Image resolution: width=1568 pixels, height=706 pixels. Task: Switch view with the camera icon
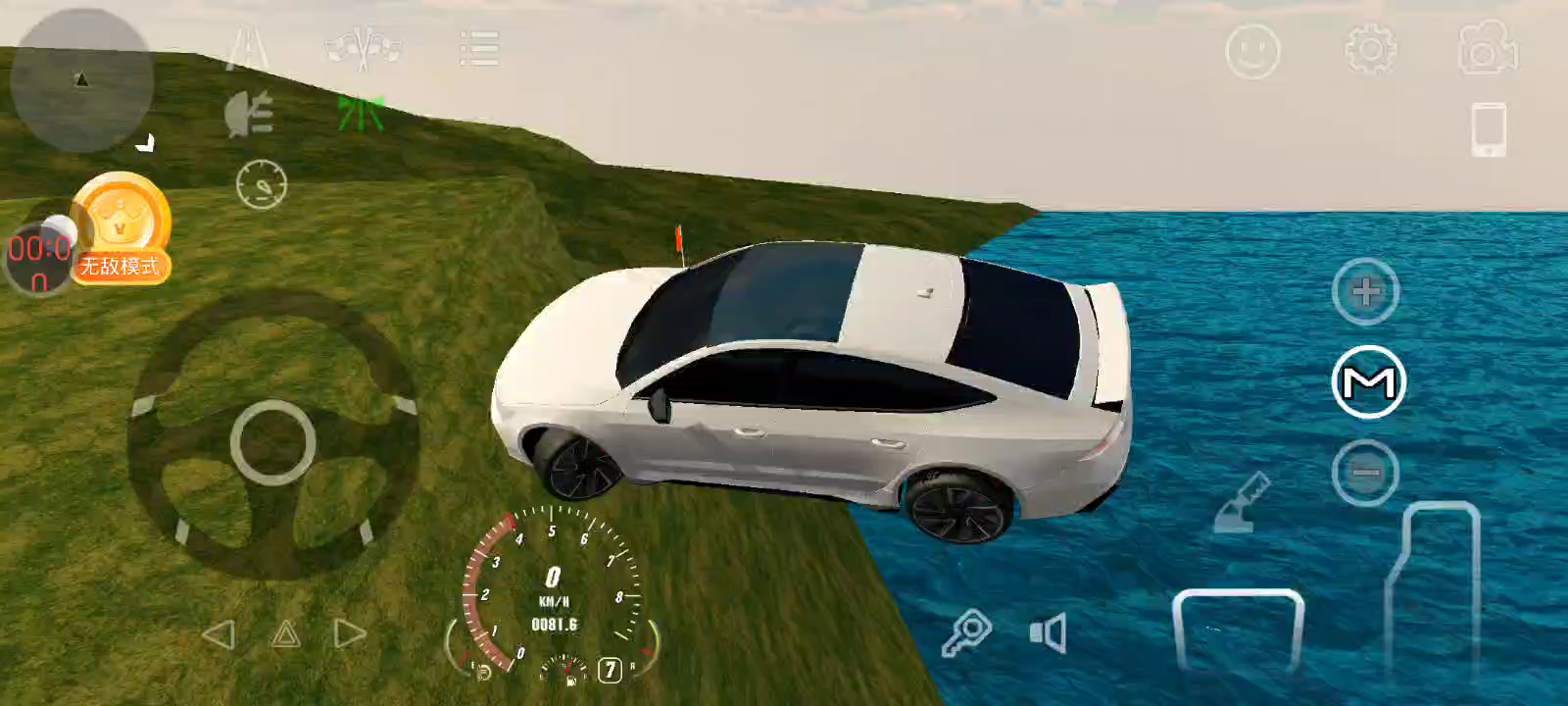coord(1488,49)
